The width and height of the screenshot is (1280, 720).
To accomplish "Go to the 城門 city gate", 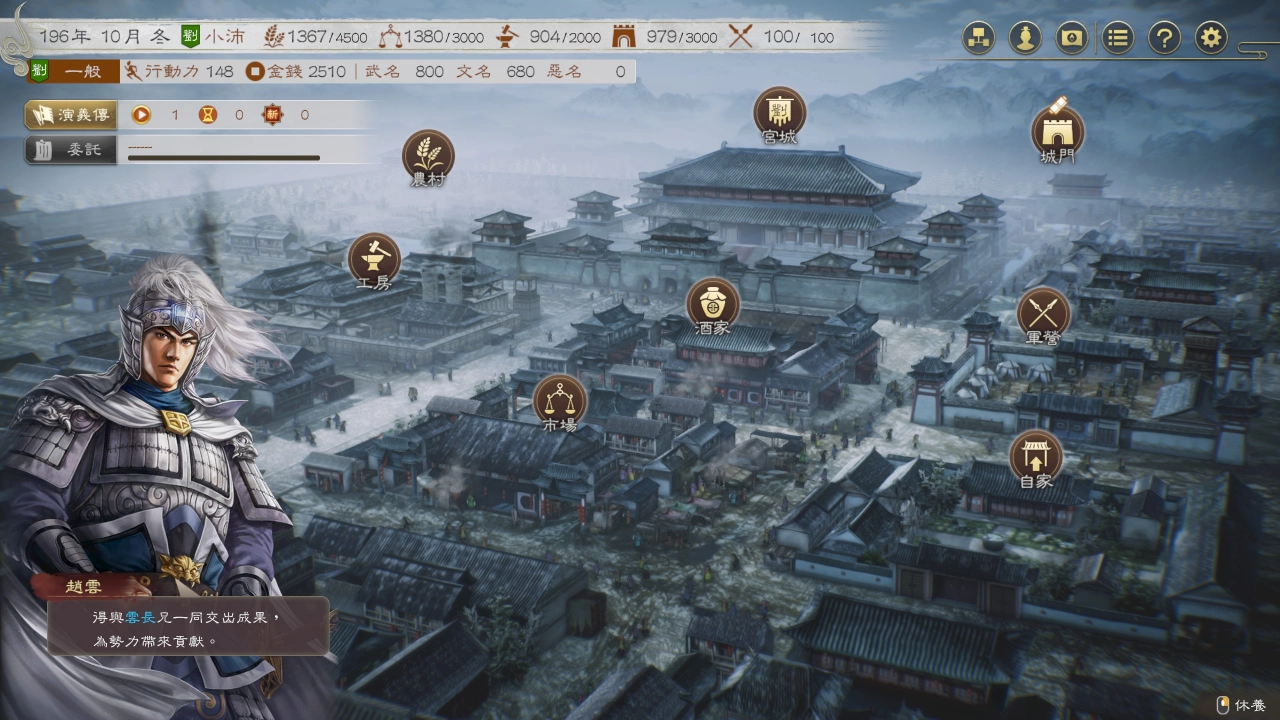I will (x=1057, y=133).
